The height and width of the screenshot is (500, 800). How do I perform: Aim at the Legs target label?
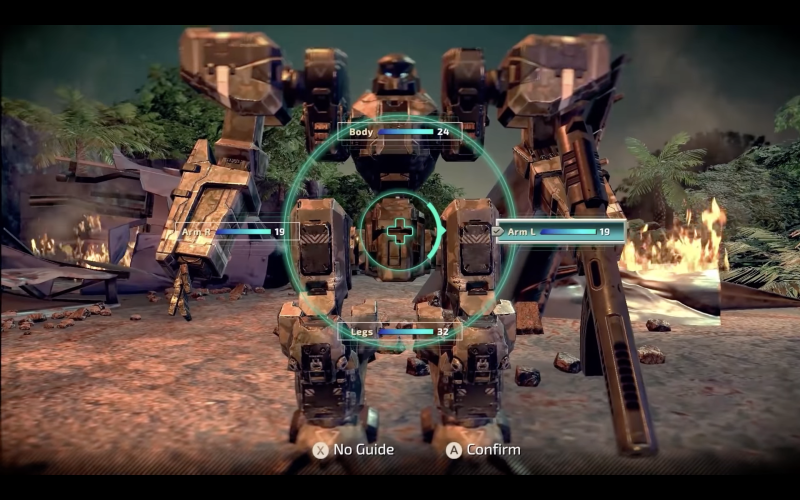[399, 331]
